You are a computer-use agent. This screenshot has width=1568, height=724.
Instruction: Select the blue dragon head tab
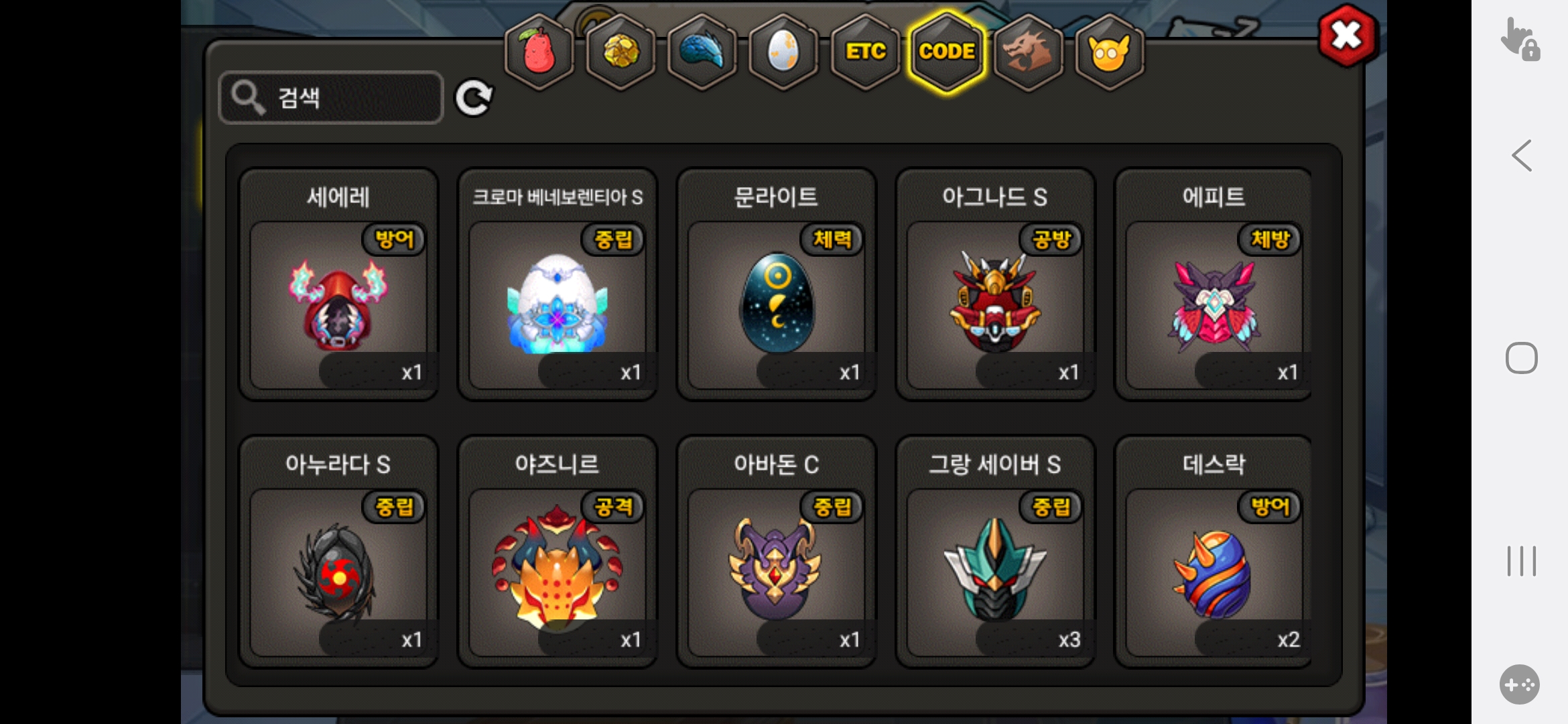[702, 52]
